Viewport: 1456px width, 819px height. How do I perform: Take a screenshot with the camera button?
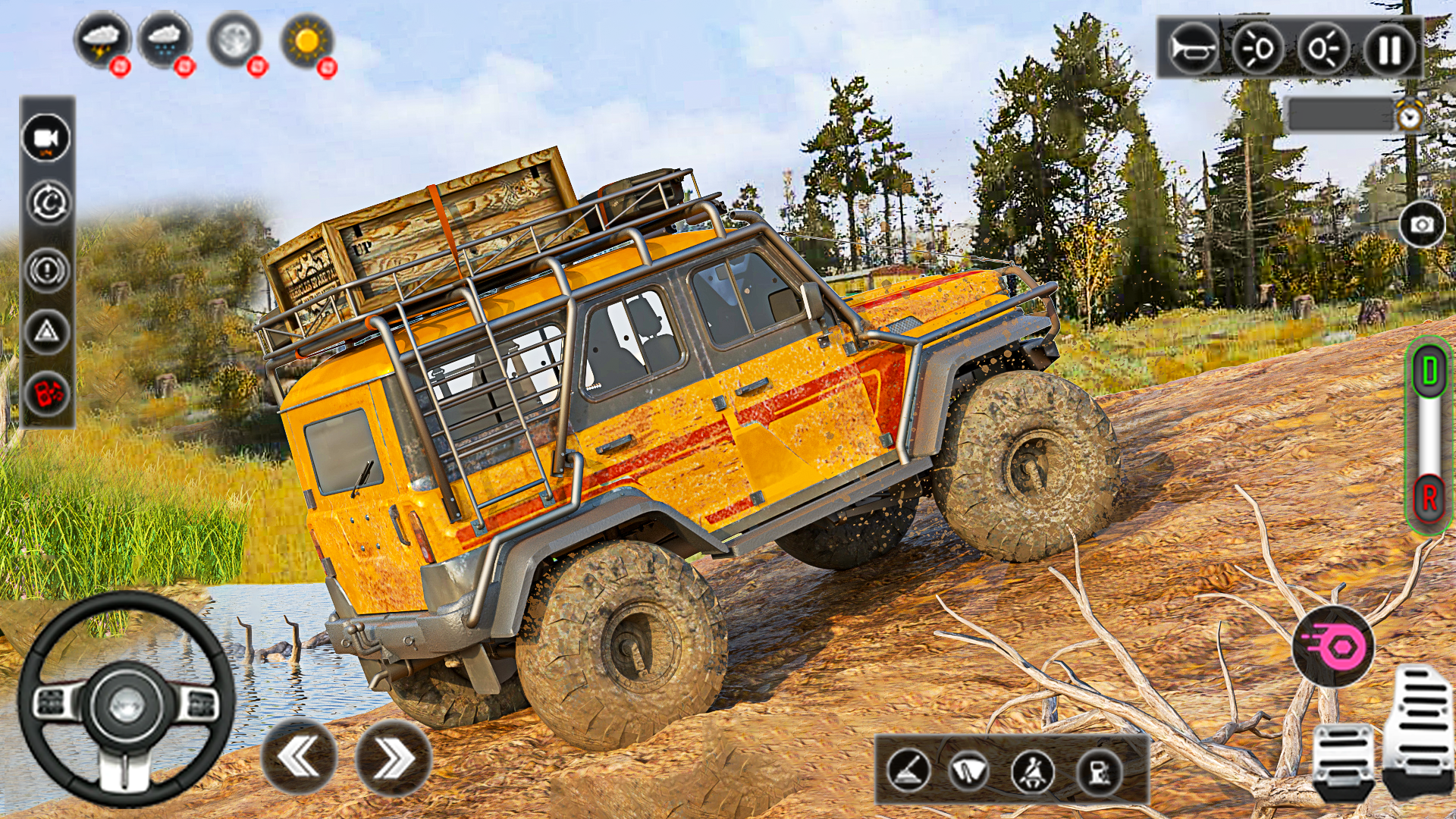tap(1421, 224)
